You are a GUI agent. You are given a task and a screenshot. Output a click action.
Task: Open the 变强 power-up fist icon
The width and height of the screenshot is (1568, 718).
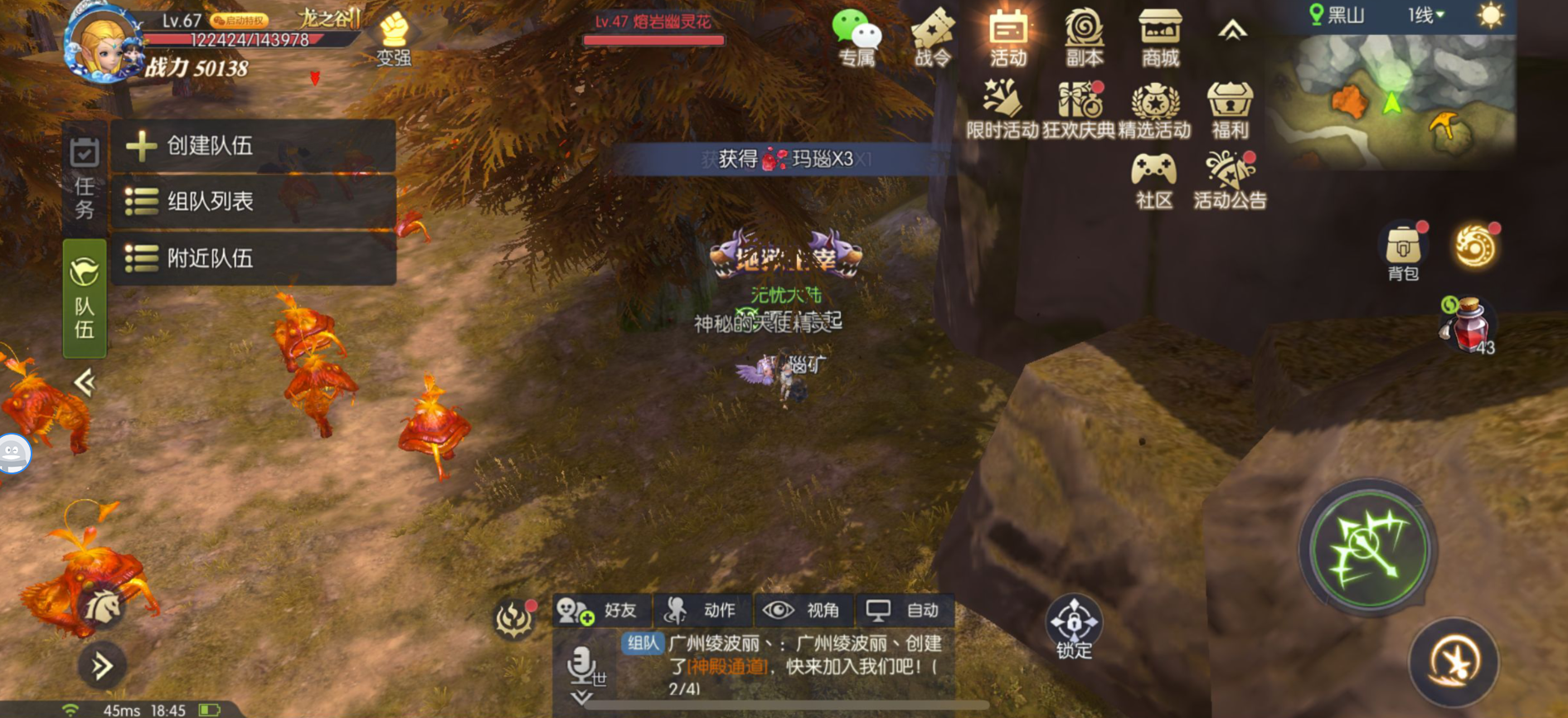[394, 39]
